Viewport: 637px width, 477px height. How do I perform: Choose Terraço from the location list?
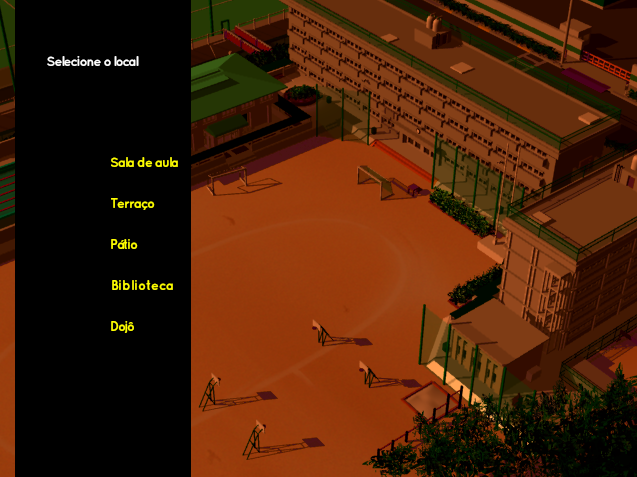(x=132, y=204)
